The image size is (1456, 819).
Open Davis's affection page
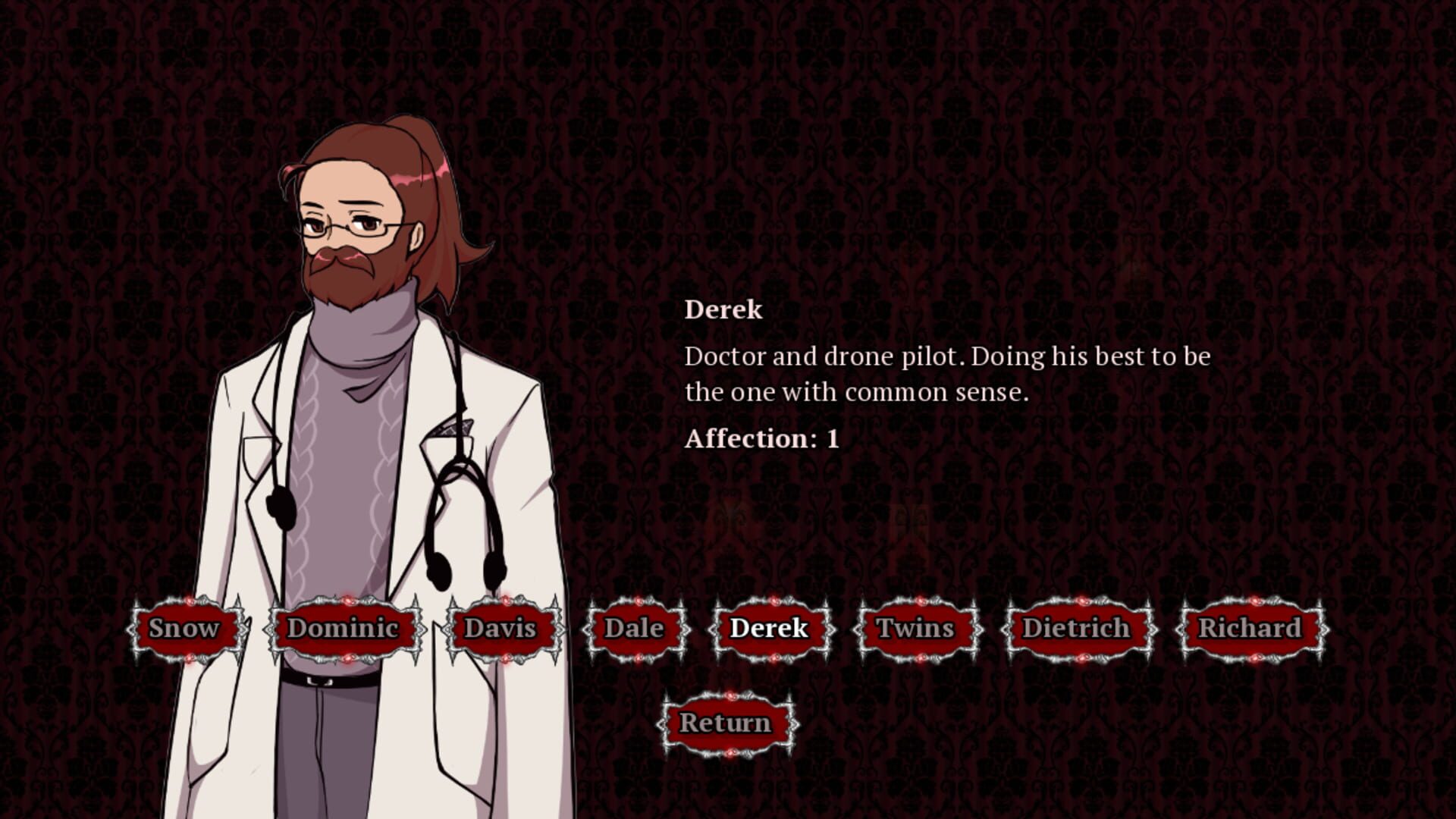click(x=500, y=628)
